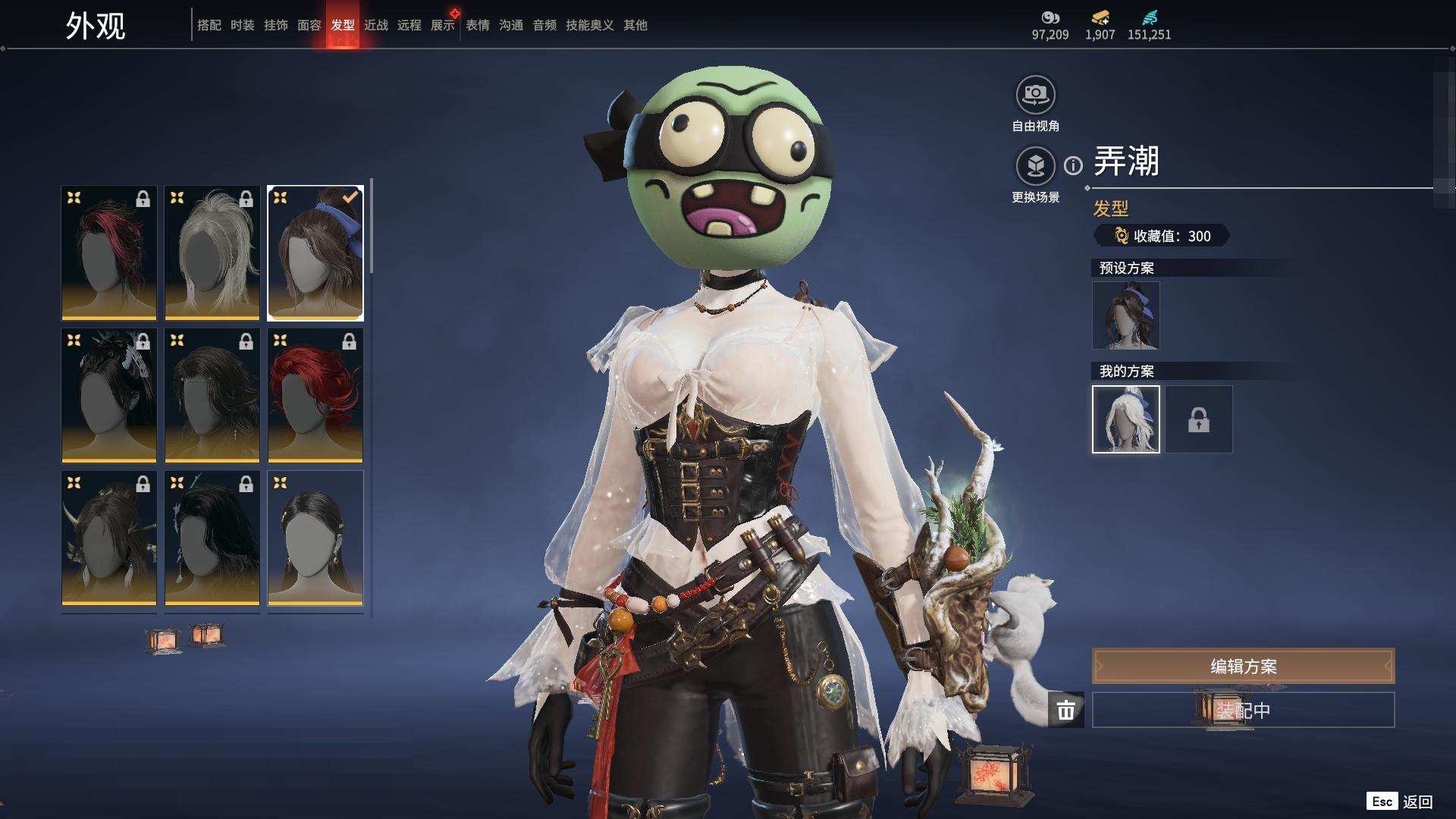
Task: Enable 自由视角 free camera
Action: [x=1035, y=96]
